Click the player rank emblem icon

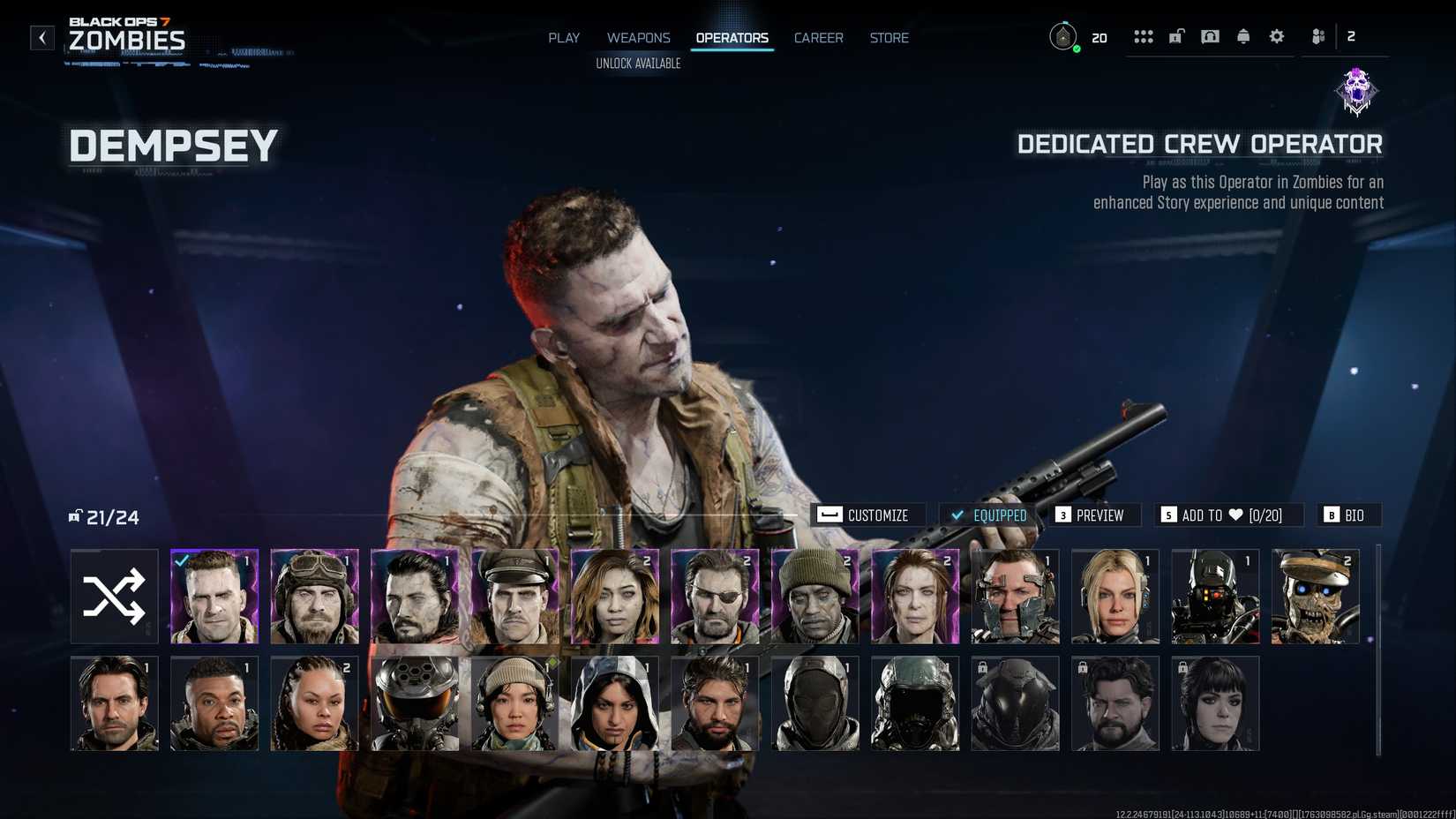[x=1062, y=37]
